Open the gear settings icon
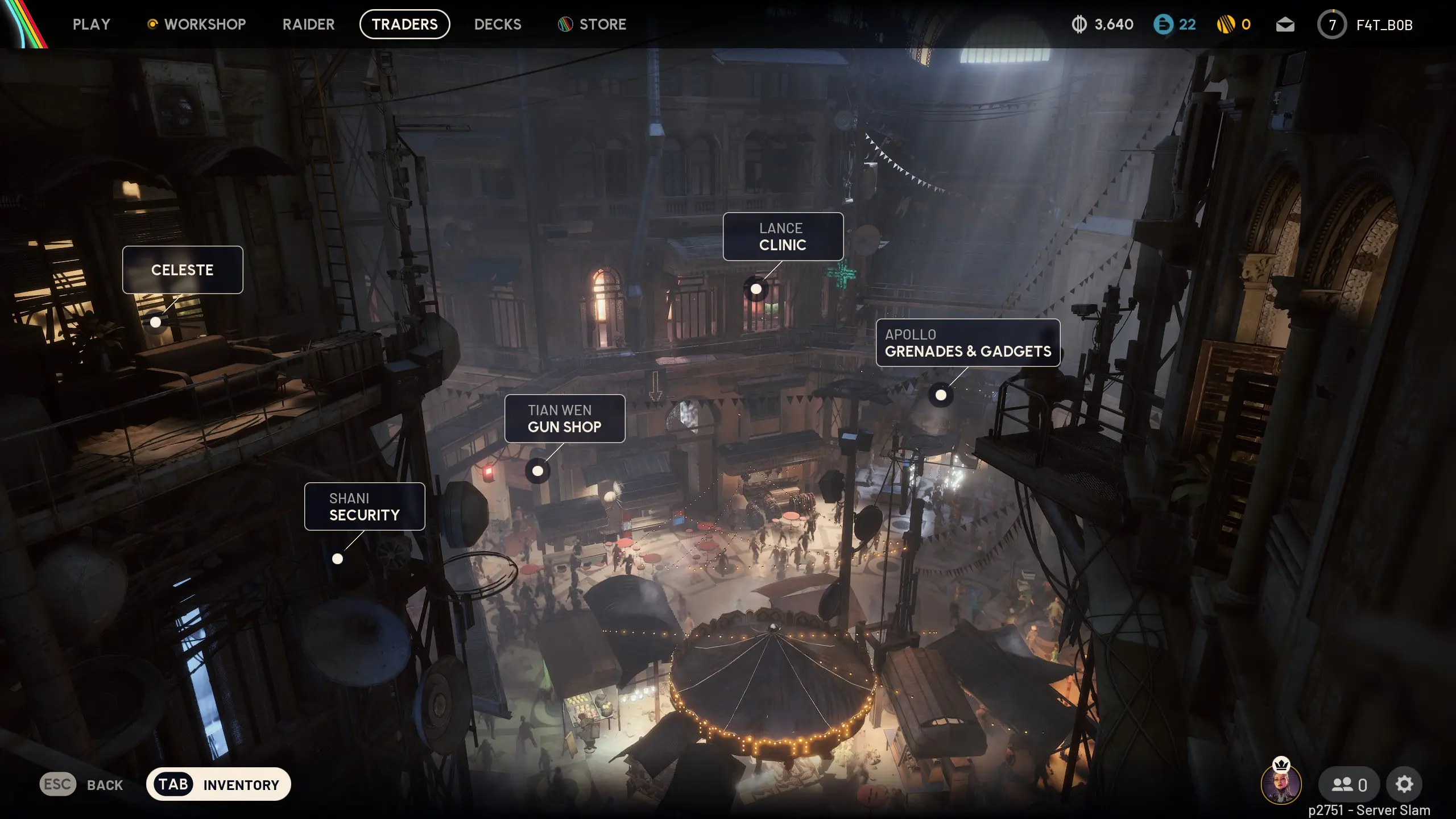This screenshot has height=819, width=1456. pyautogui.click(x=1404, y=785)
